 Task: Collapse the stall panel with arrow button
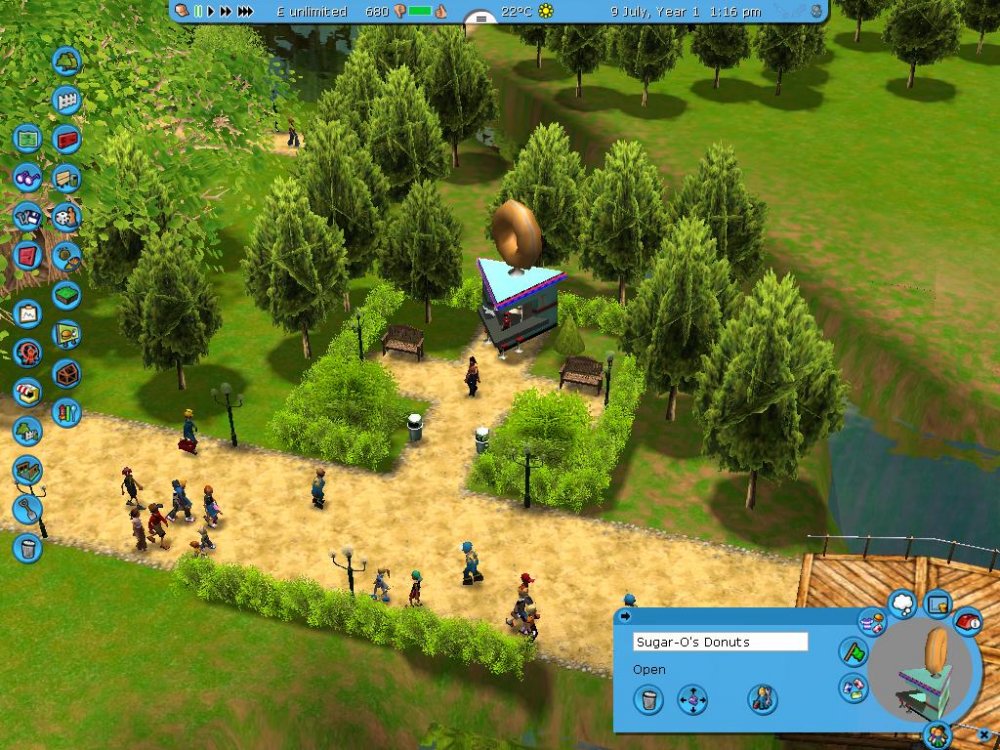point(626,615)
